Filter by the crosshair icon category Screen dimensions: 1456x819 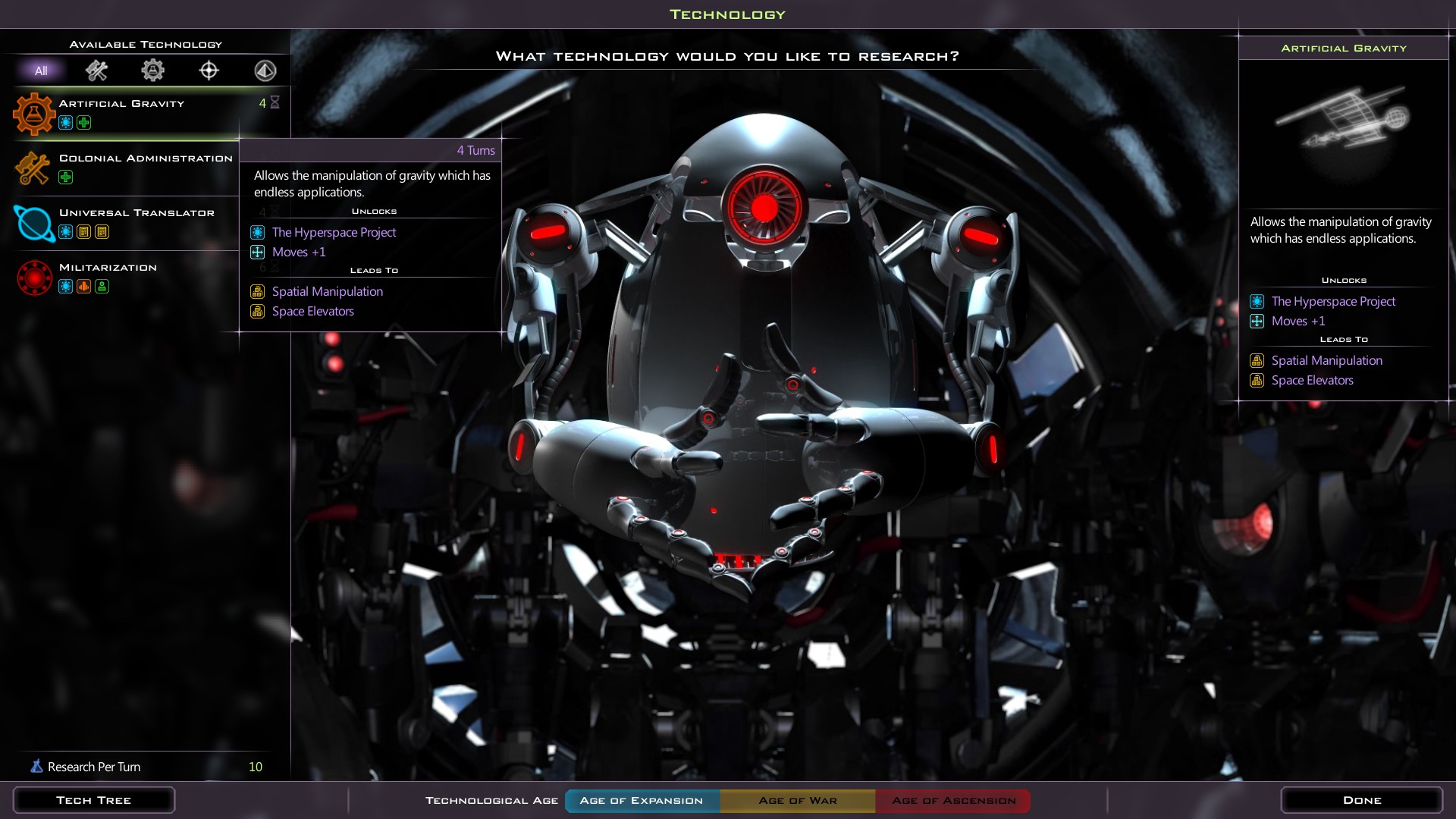tap(209, 71)
